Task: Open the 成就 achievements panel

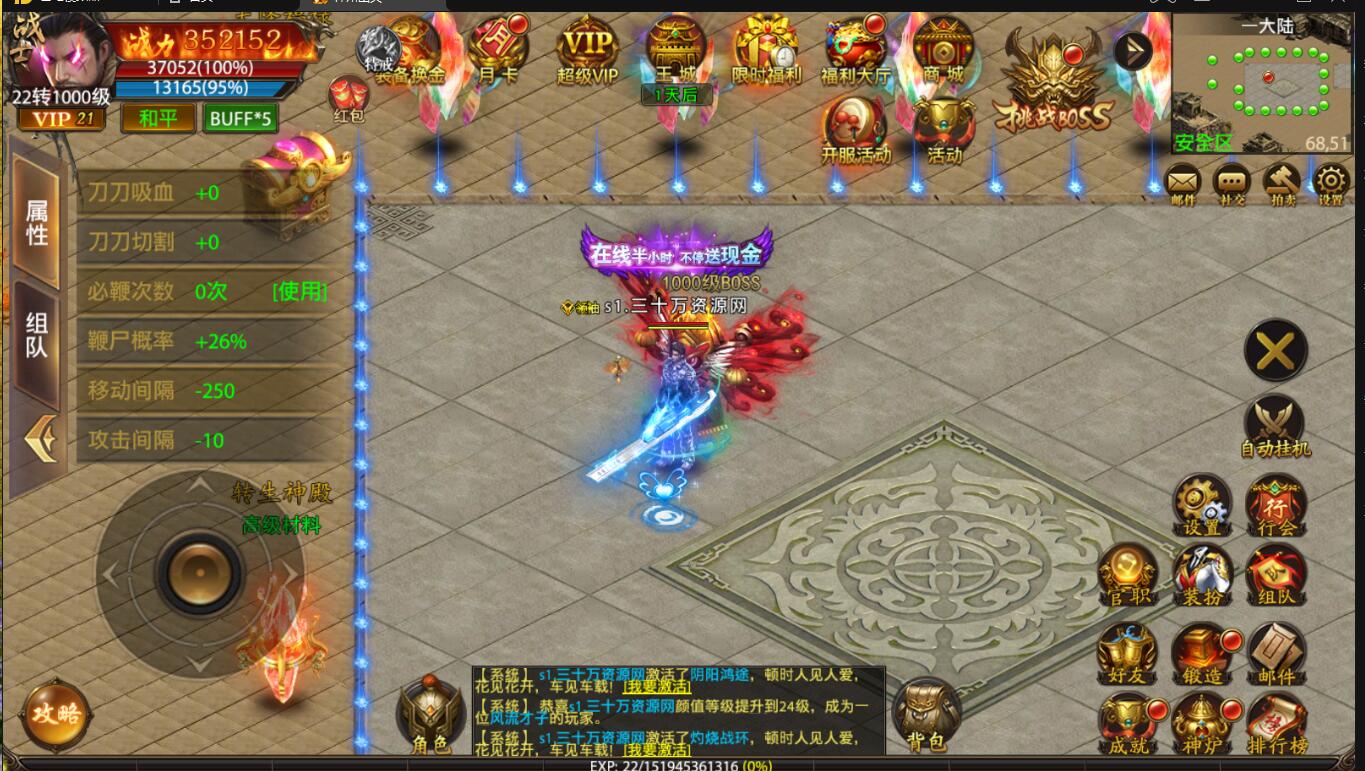Action: (x=1128, y=722)
